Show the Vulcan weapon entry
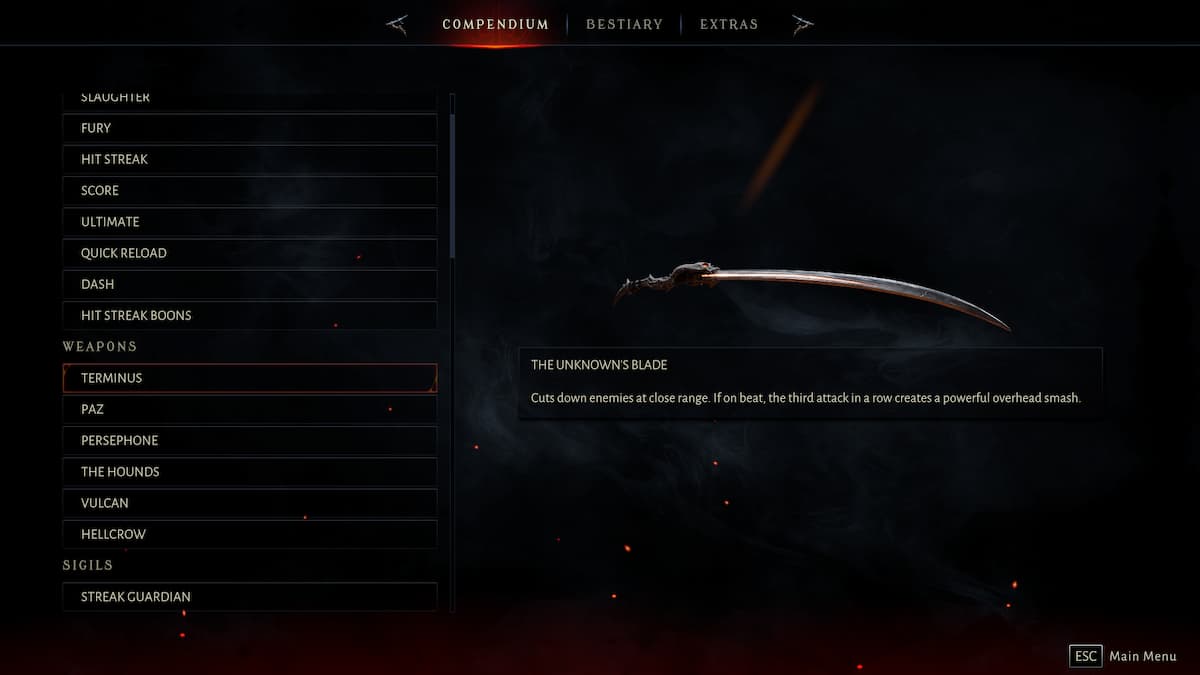 point(249,503)
